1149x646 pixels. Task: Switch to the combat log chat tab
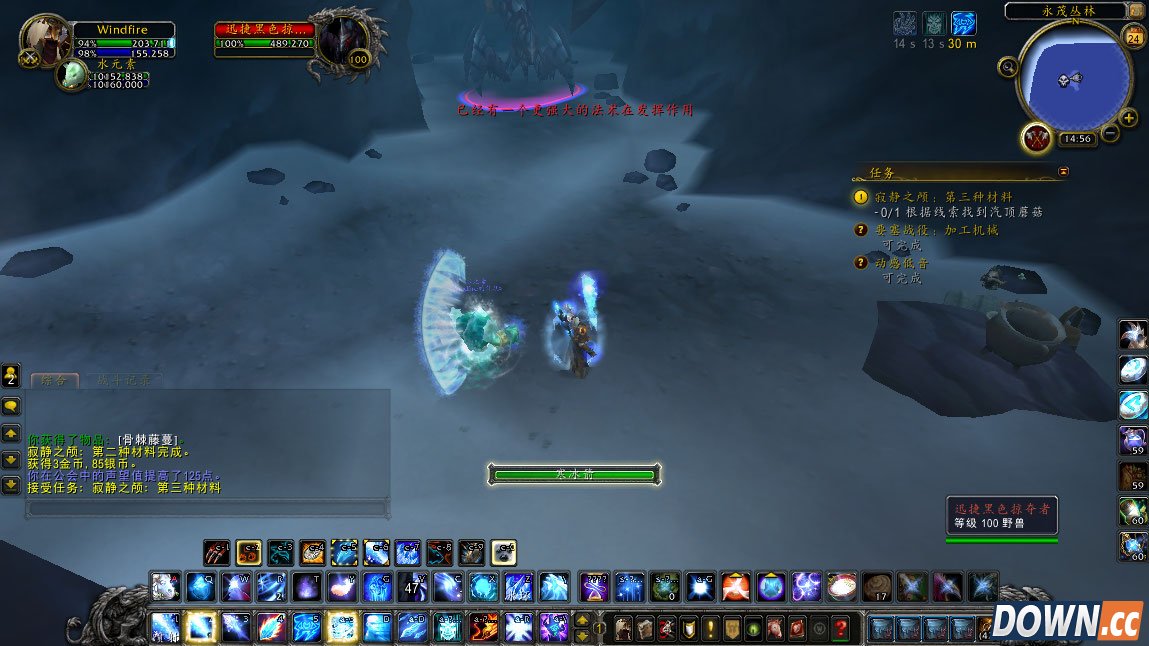tap(124, 380)
